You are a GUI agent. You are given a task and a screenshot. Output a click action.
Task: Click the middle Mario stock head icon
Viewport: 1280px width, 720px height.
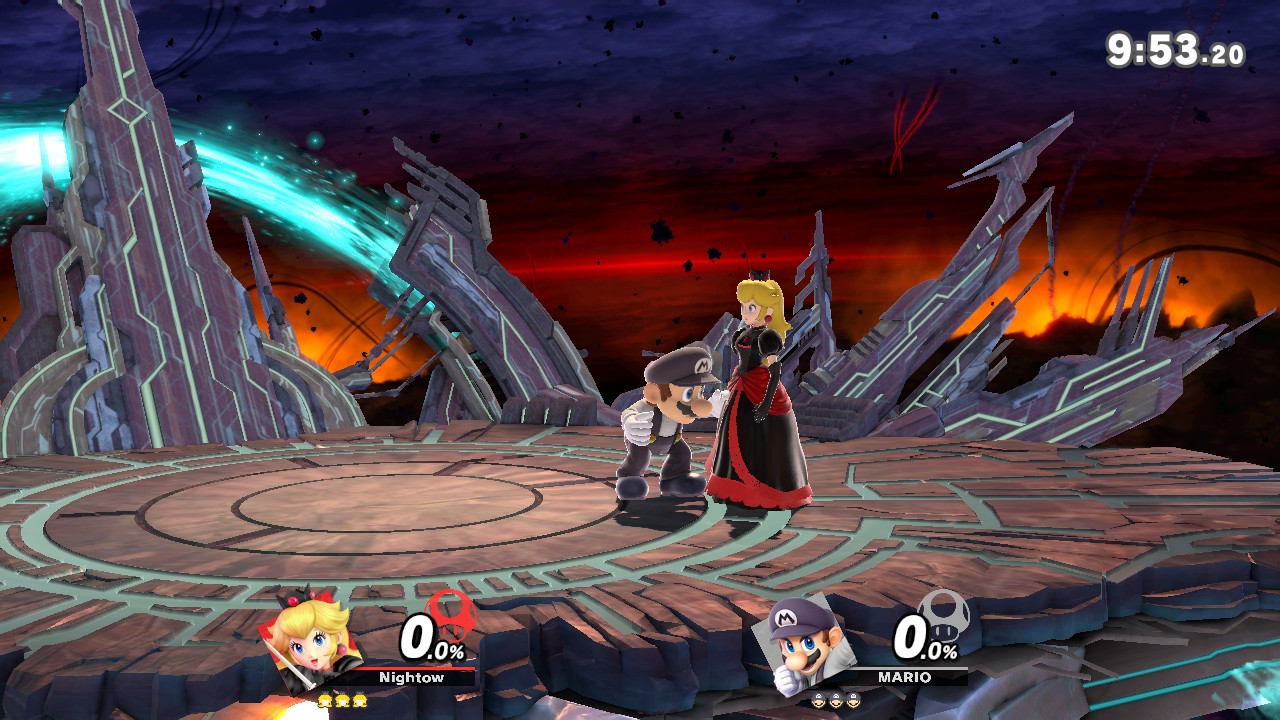[x=837, y=700]
